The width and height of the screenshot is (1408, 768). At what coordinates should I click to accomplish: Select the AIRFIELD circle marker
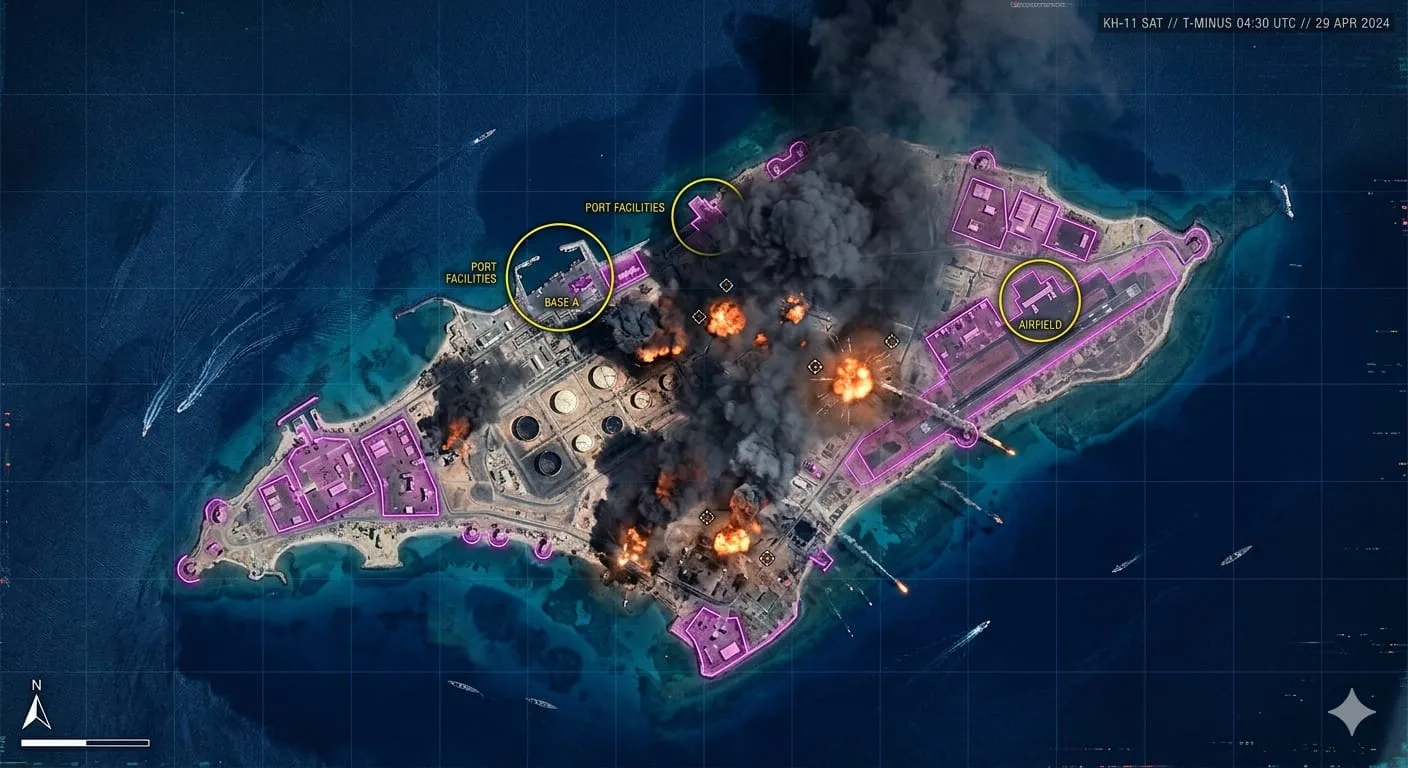[1040, 300]
